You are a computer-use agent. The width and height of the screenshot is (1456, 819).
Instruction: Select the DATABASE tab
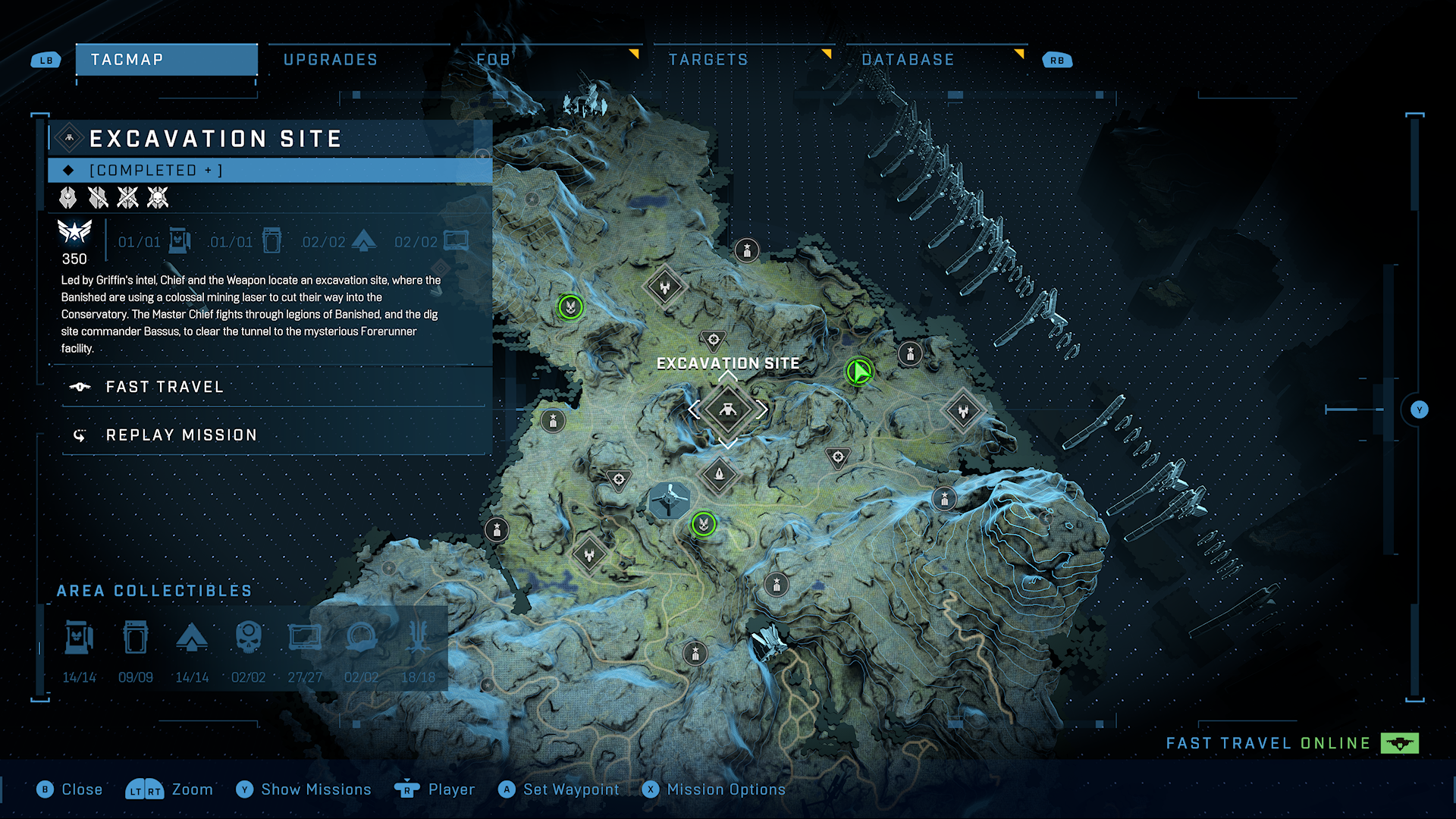tap(908, 60)
